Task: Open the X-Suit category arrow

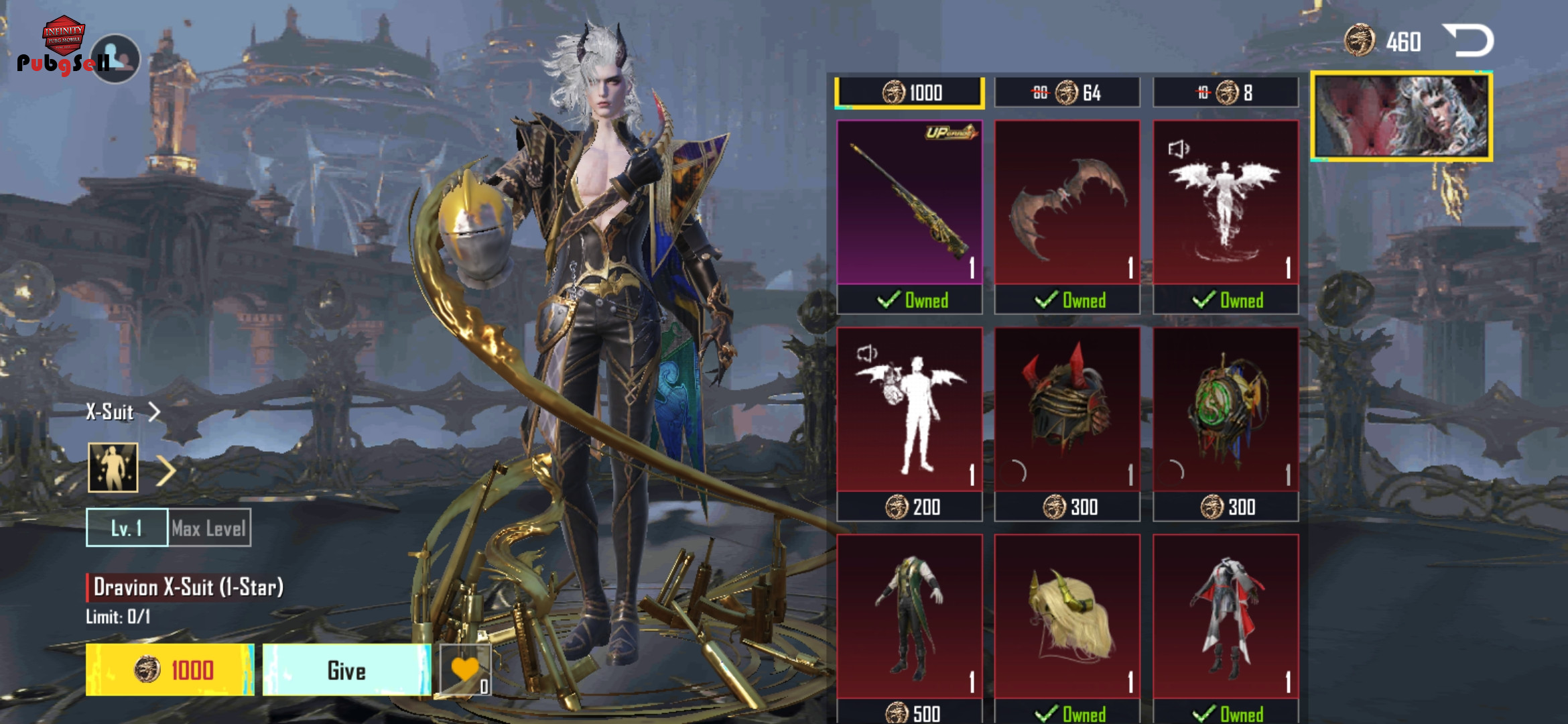Action: (155, 412)
